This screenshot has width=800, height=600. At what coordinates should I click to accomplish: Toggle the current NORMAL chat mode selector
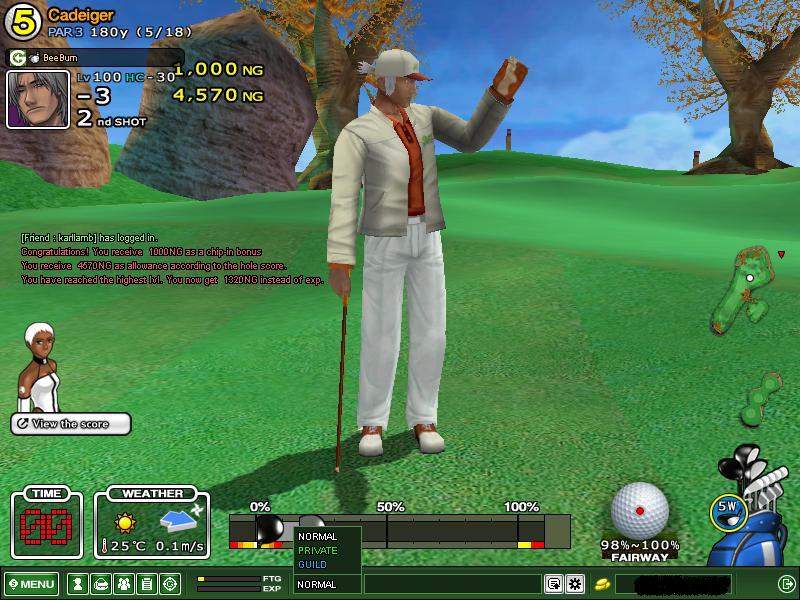tap(327, 584)
